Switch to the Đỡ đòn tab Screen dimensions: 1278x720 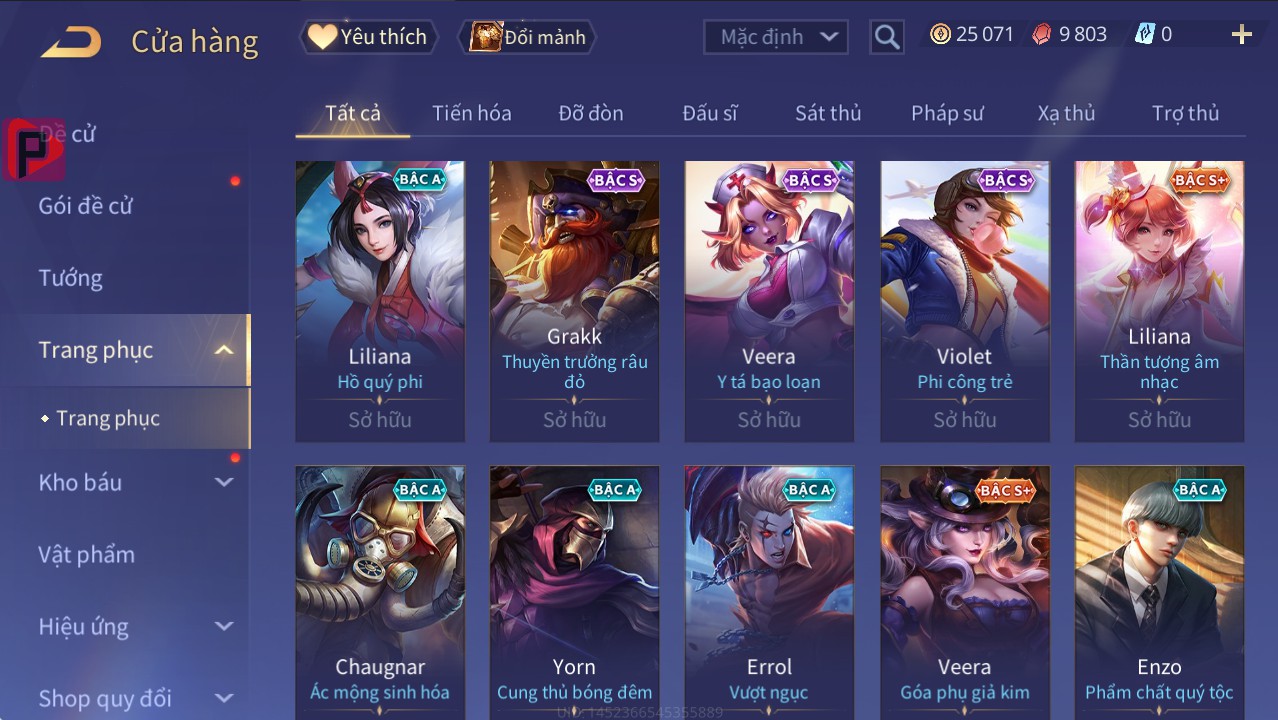click(x=591, y=113)
